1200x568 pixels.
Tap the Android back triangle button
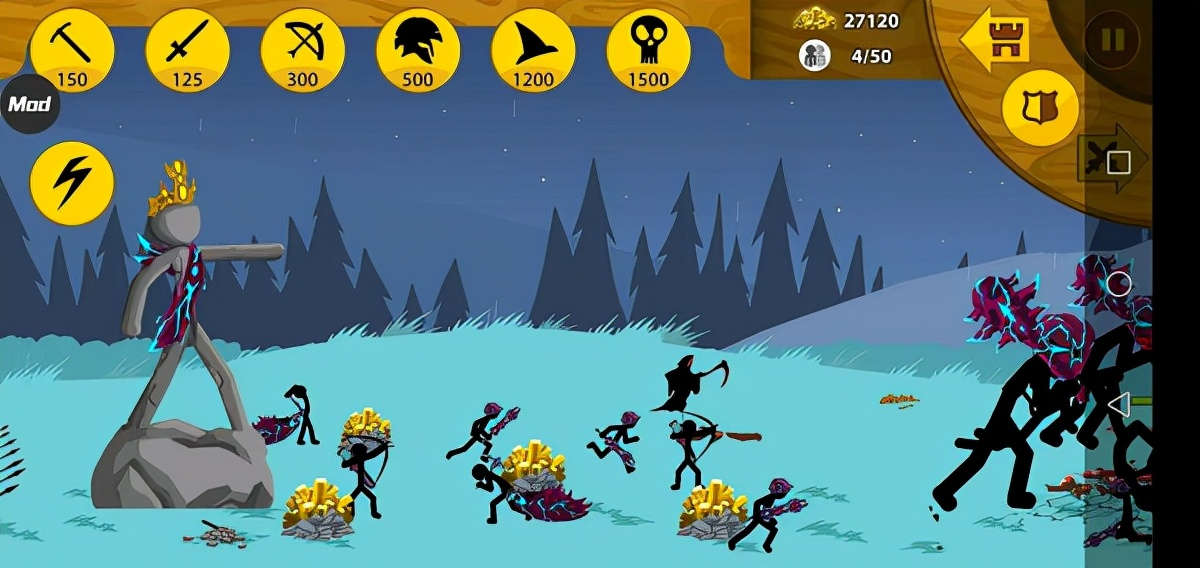[x=1119, y=404]
